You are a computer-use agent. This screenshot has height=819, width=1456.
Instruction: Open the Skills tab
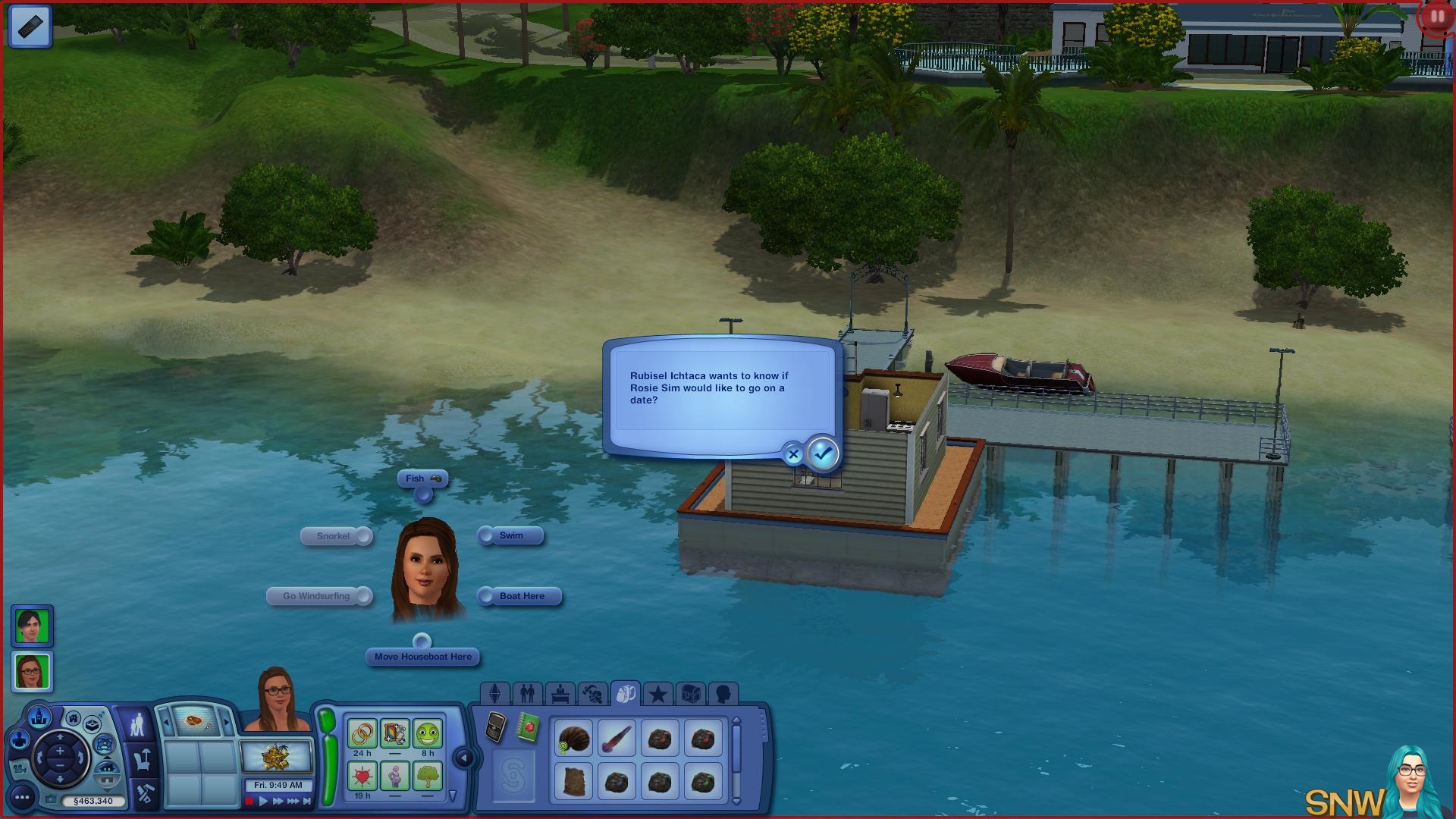(592, 693)
